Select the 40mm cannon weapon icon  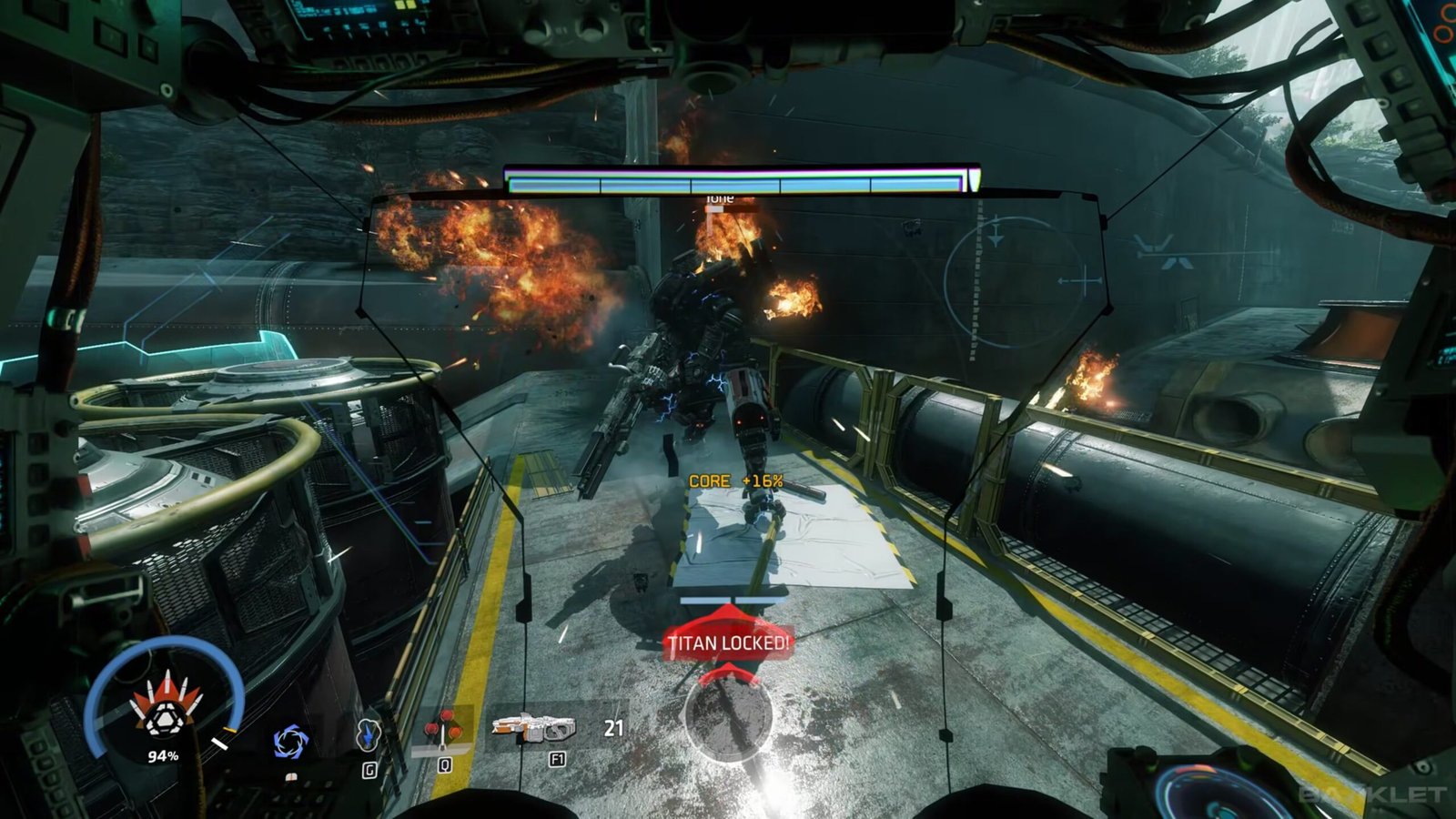coord(533,728)
